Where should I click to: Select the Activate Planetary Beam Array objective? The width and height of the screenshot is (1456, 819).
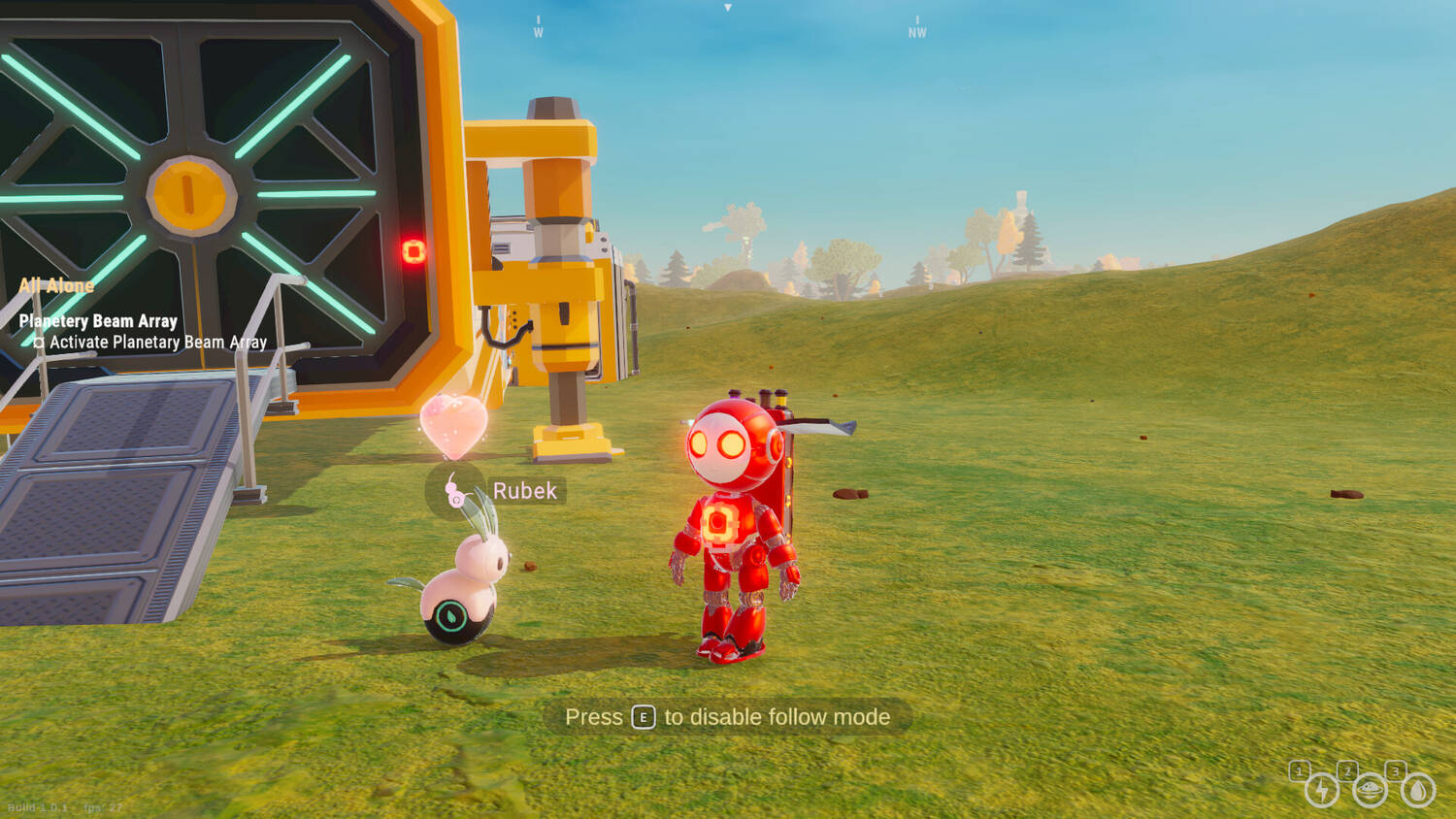(x=157, y=343)
